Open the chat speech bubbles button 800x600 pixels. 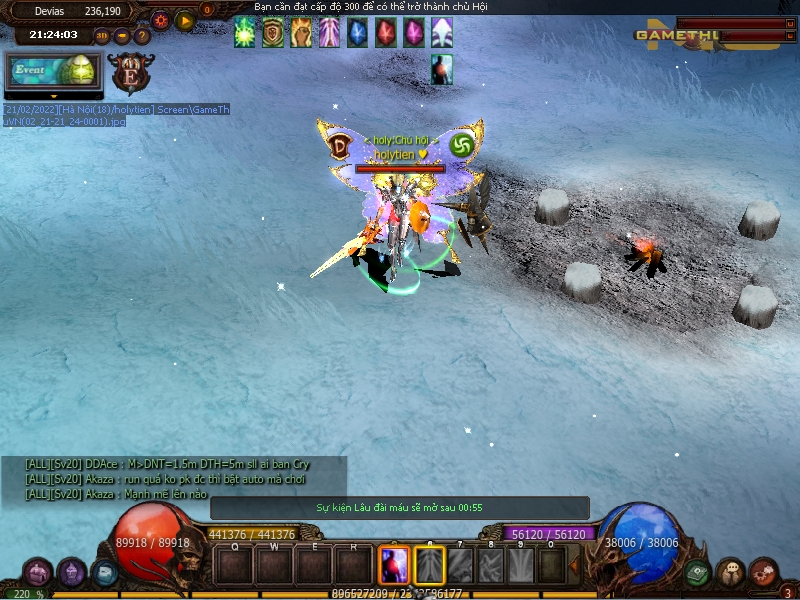[x=730, y=573]
